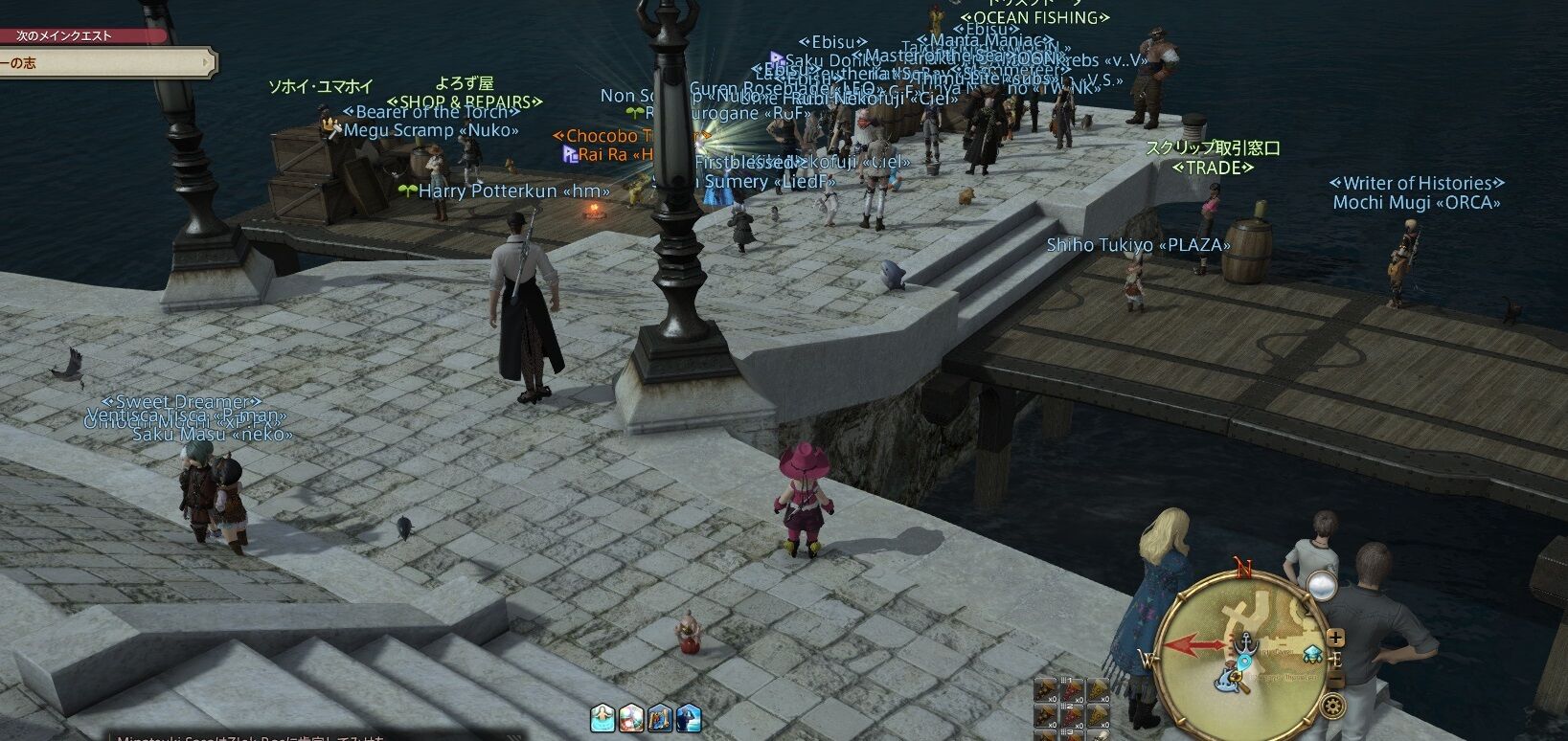
Task: Click the blue aetheryte icon on the minimap
Action: 1311,655
